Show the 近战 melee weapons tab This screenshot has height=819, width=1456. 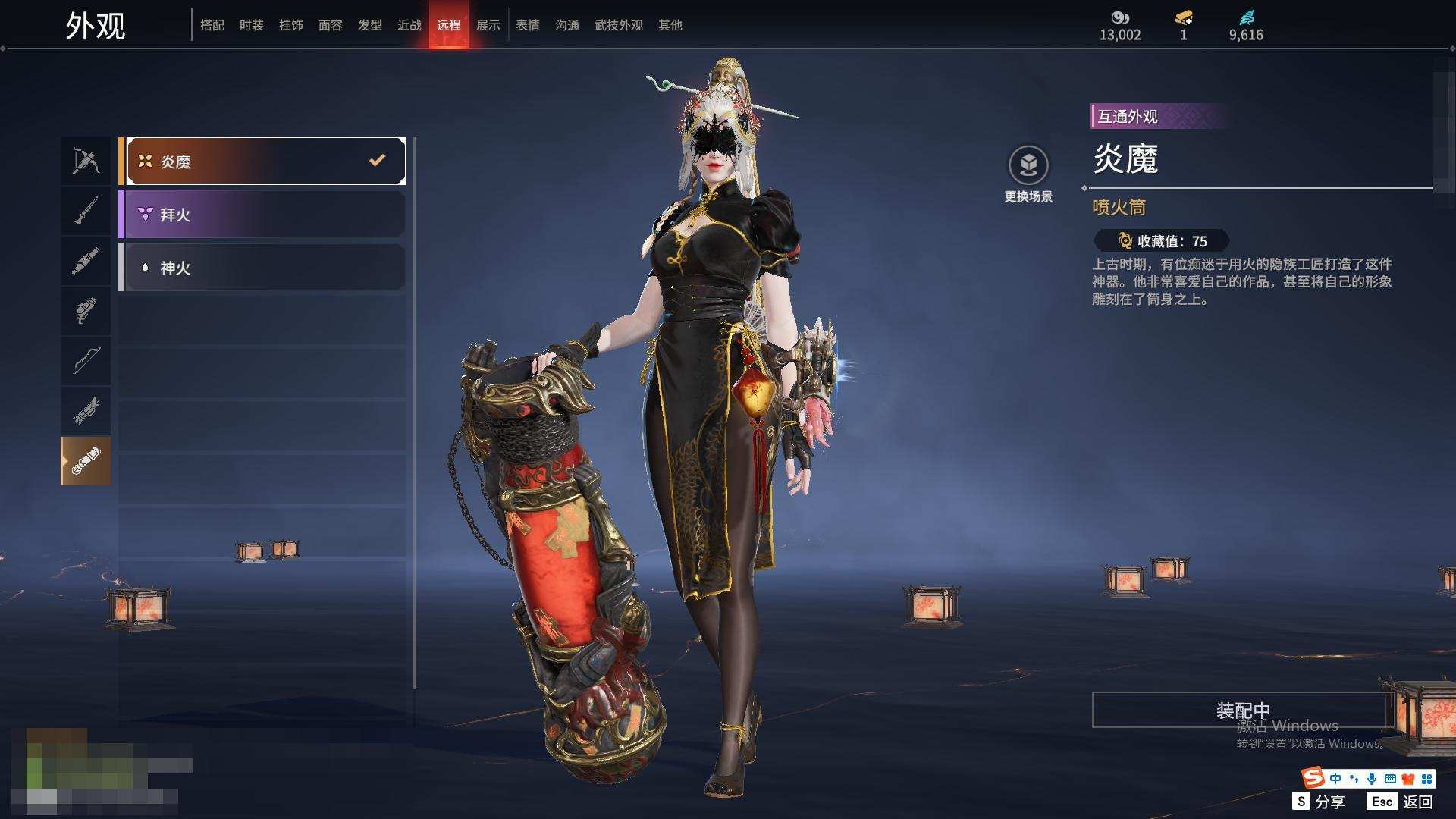pyautogui.click(x=409, y=25)
